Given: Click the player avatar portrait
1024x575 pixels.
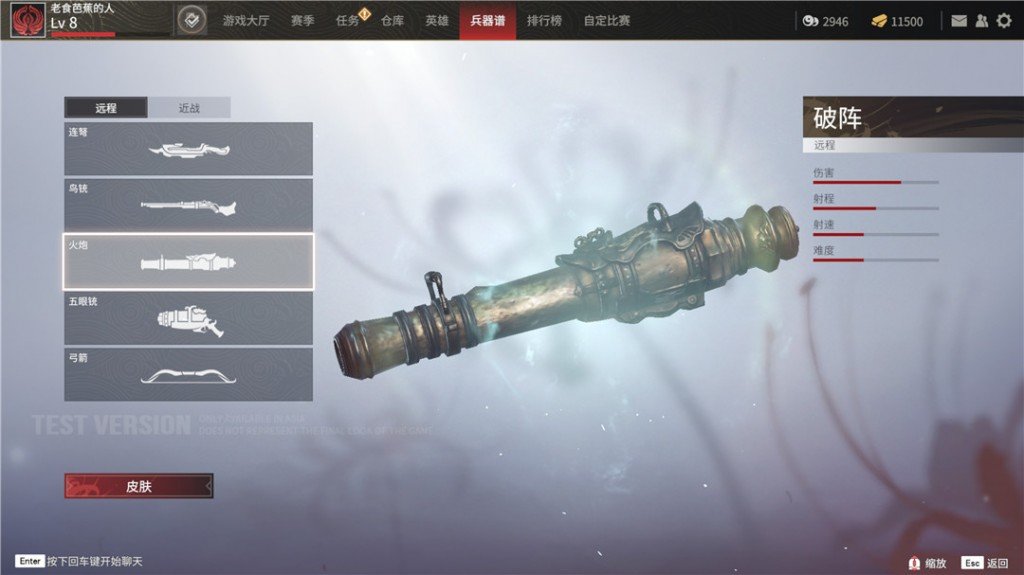Looking at the screenshot, I should (28, 20).
